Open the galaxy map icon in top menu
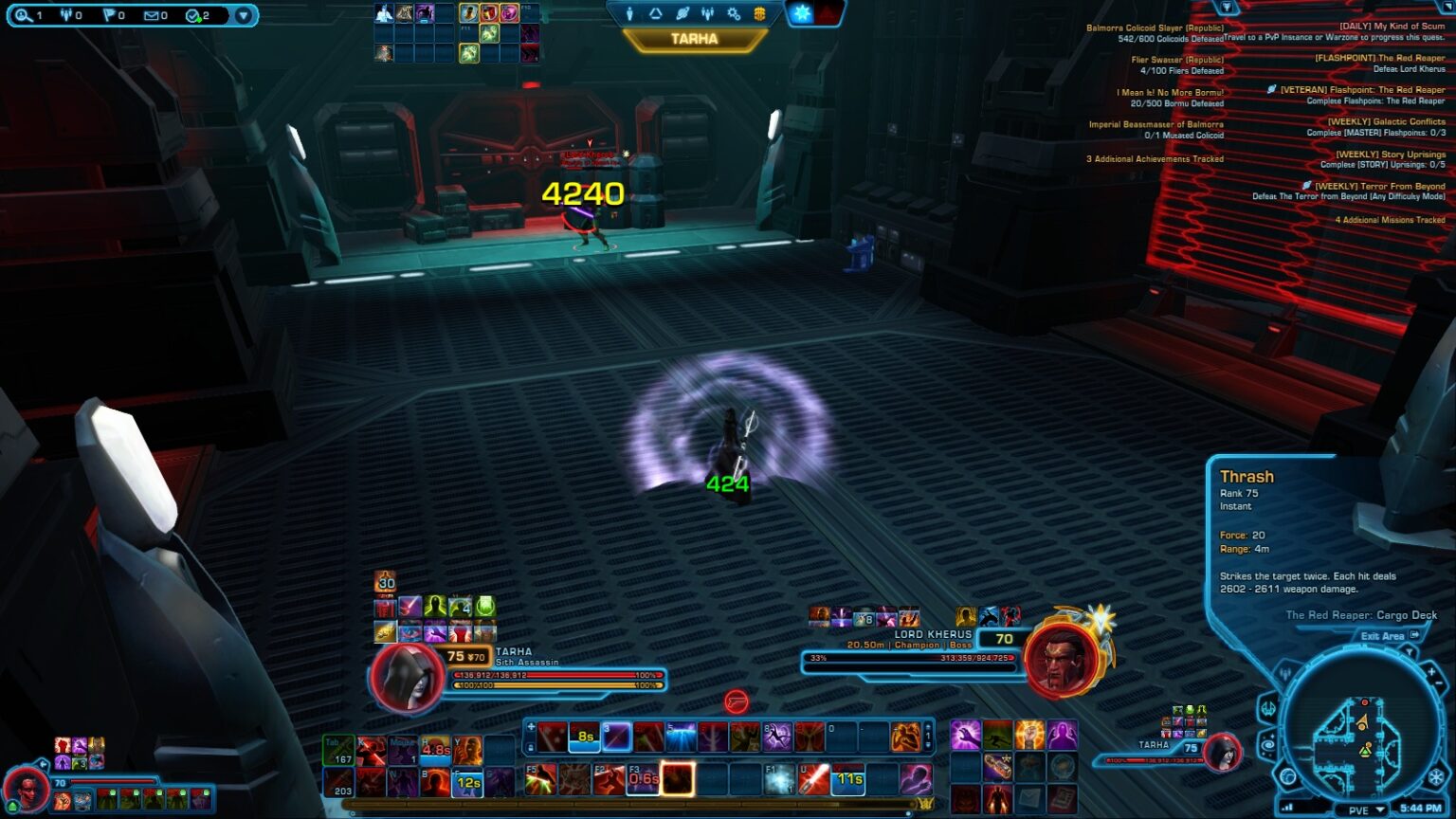1456x819 pixels. [681, 13]
